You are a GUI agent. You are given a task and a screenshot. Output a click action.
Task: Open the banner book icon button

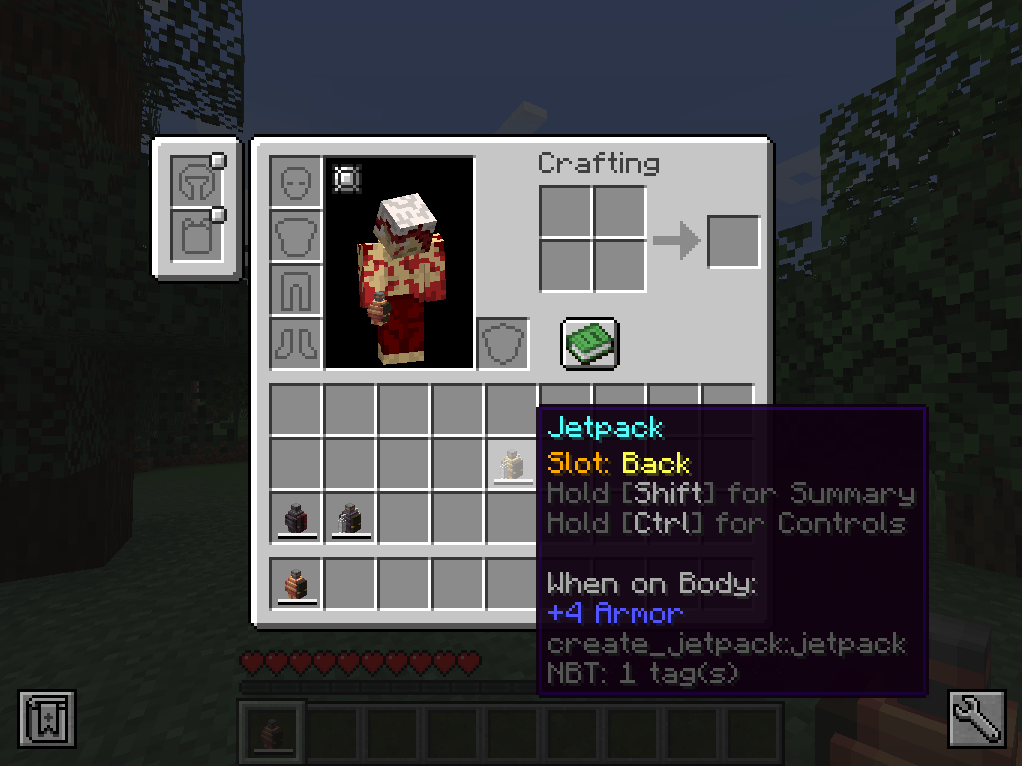(46, 718)
